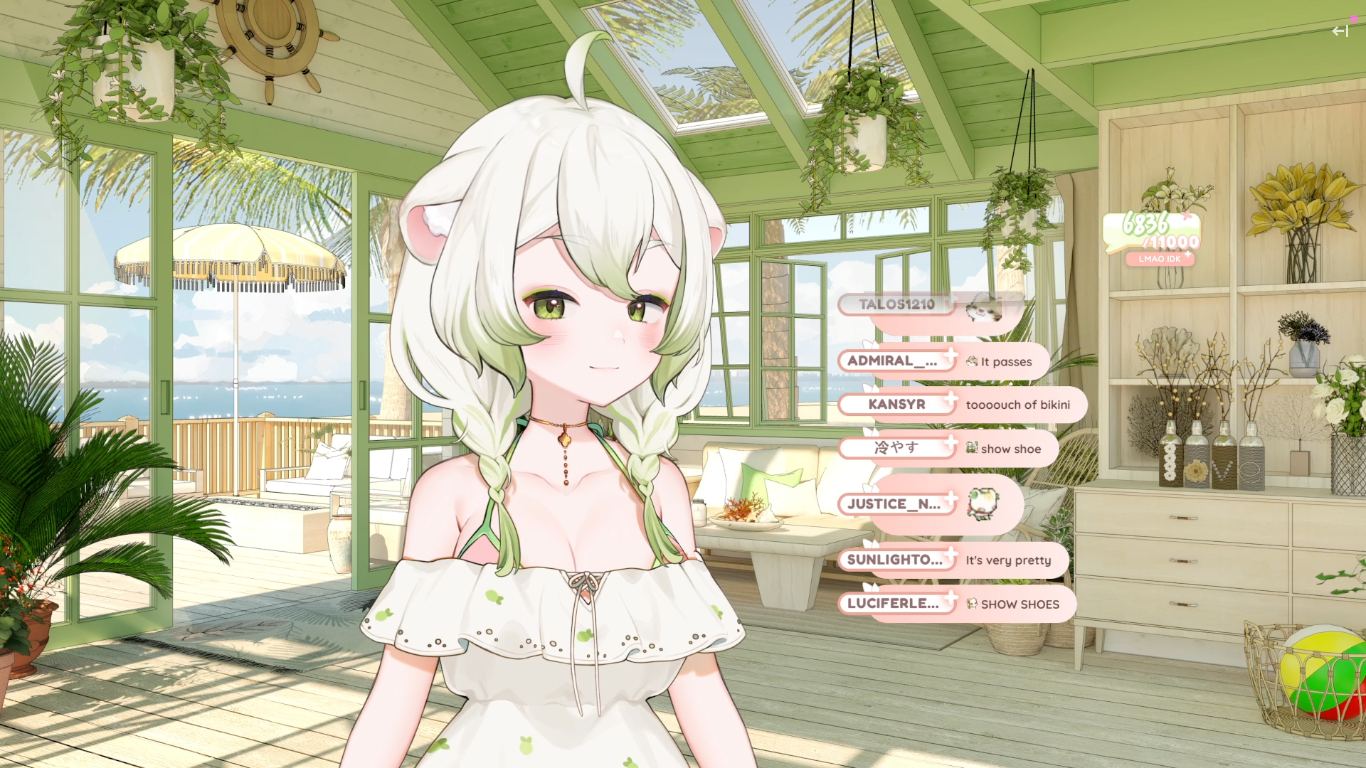1366x768 pixels.
Task: Click ADMIRAL_'s "It passes" chat message
Action: pyautogui.click(x=1005, y=362)
